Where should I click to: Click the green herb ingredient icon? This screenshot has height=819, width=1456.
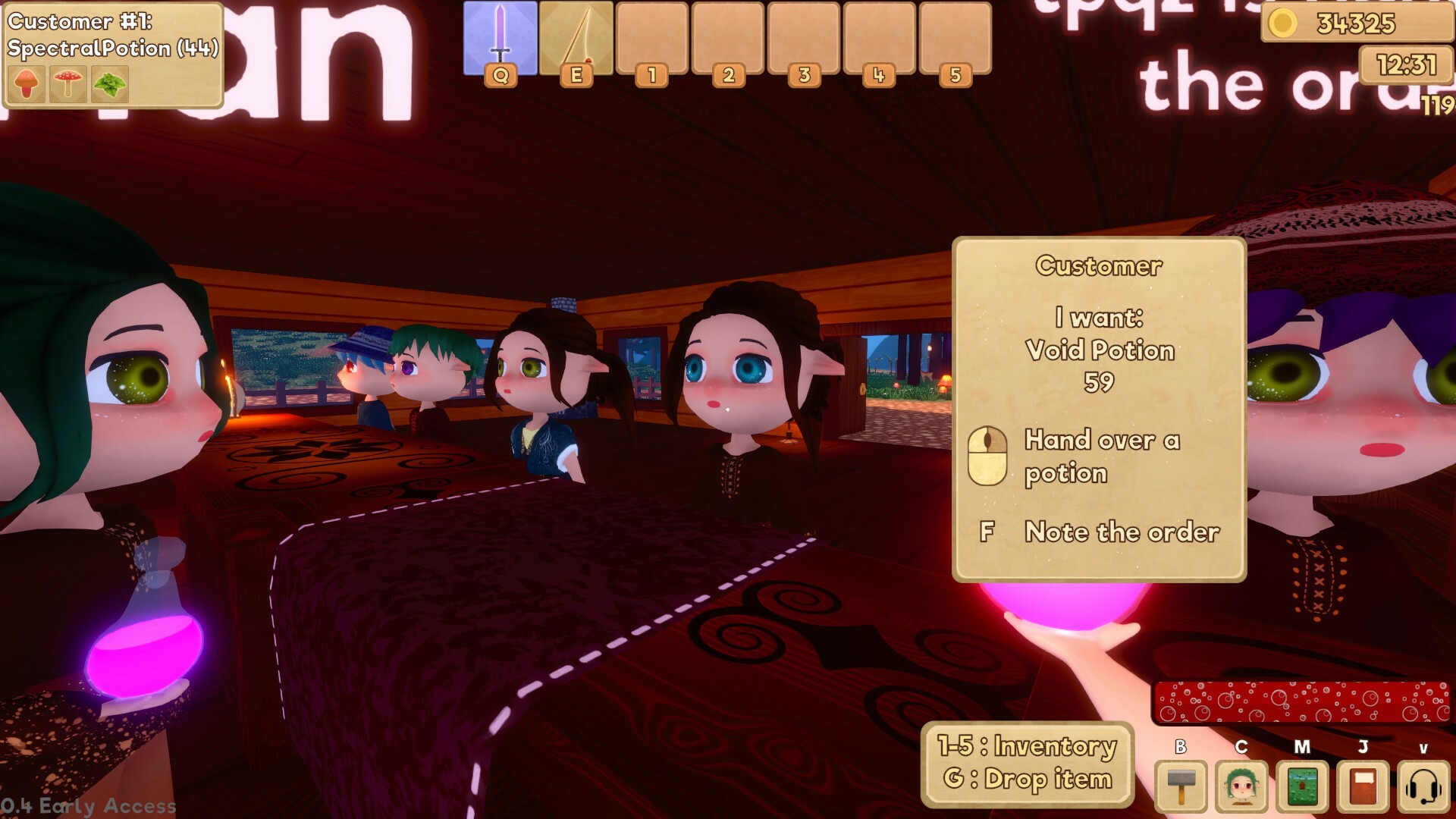click(x=108, y=86)
